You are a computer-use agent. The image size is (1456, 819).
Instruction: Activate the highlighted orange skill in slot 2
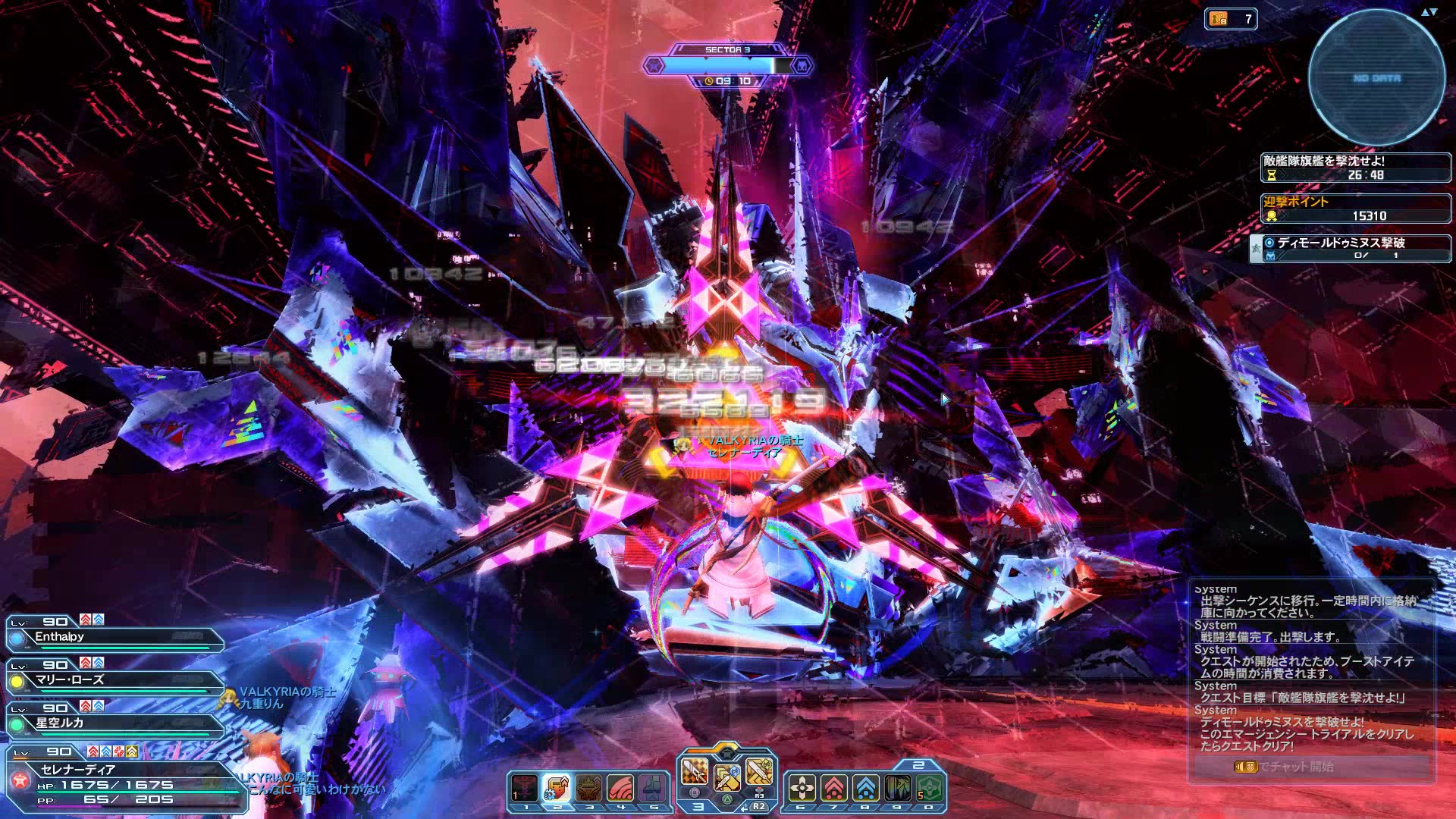pos(557,789)
